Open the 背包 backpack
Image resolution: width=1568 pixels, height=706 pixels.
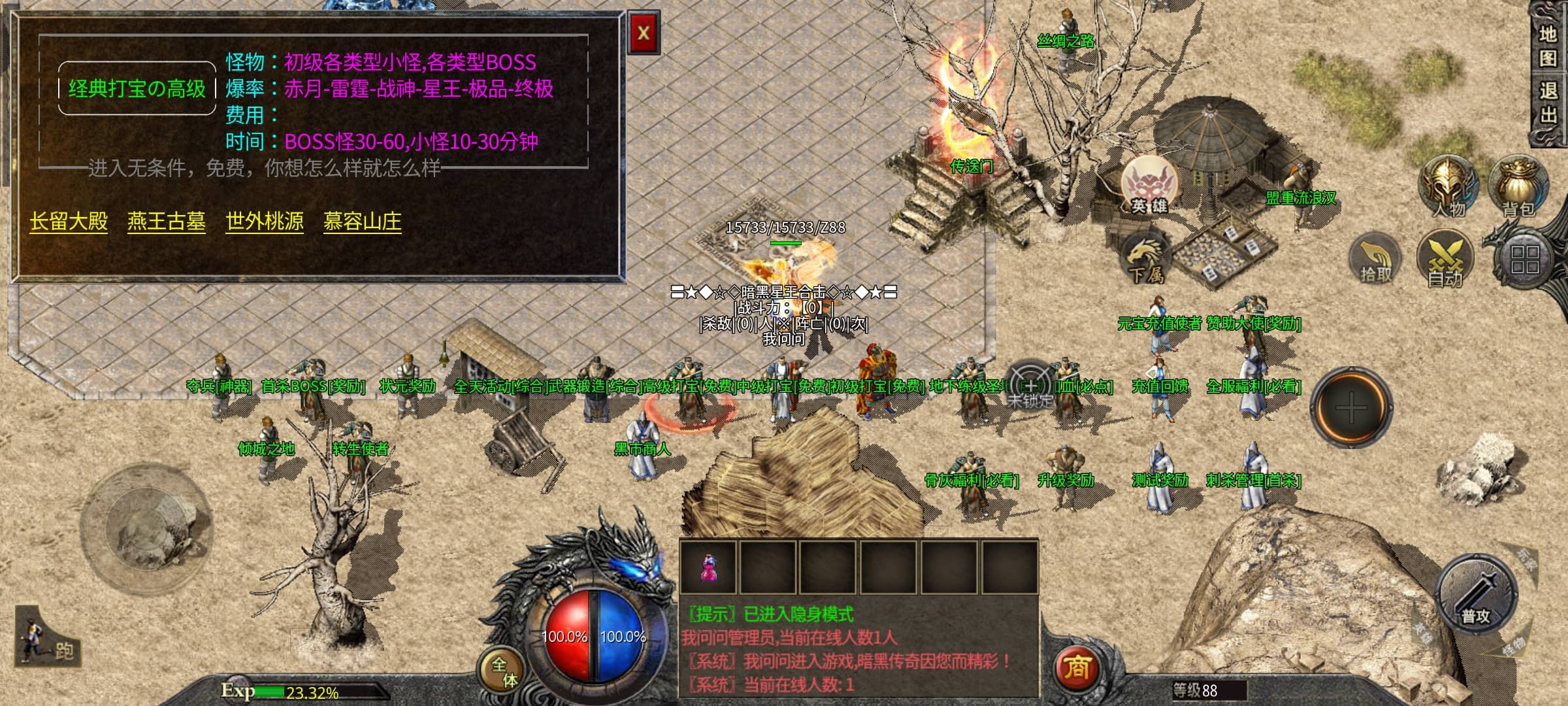click(x=1518, y=186)
